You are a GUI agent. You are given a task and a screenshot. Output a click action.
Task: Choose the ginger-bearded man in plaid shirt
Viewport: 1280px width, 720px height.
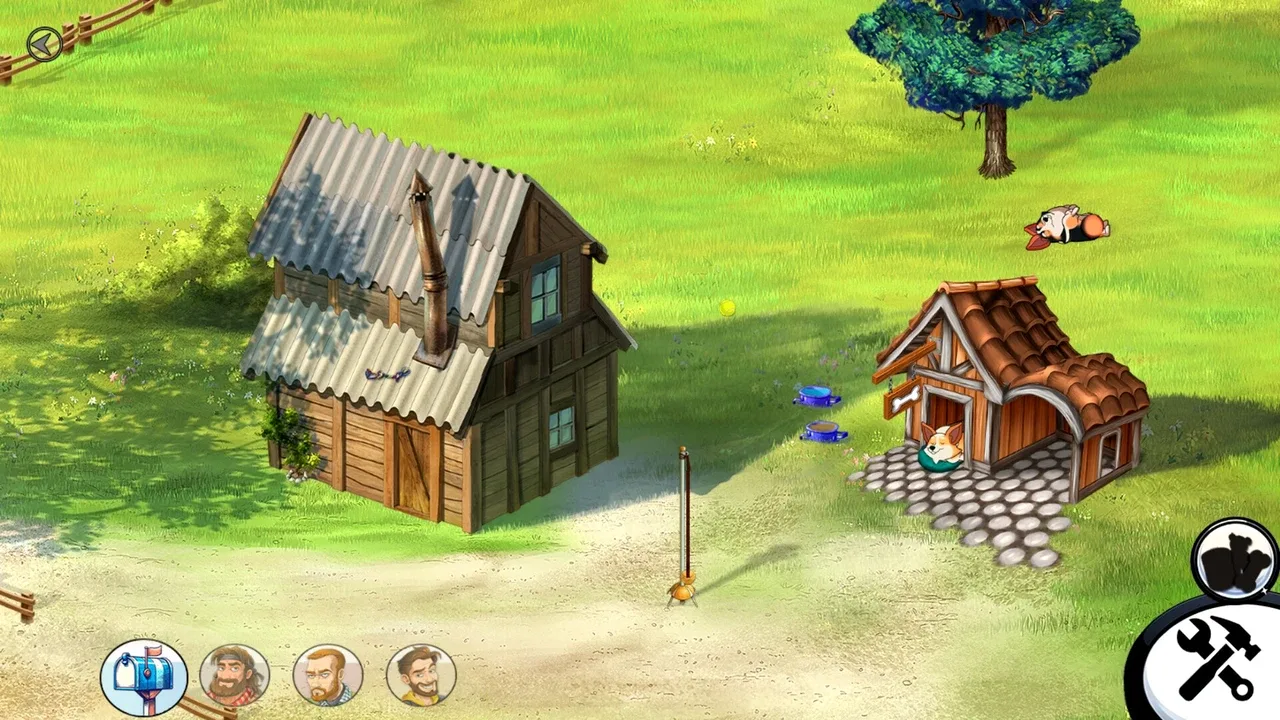click(x=328, y=677)
